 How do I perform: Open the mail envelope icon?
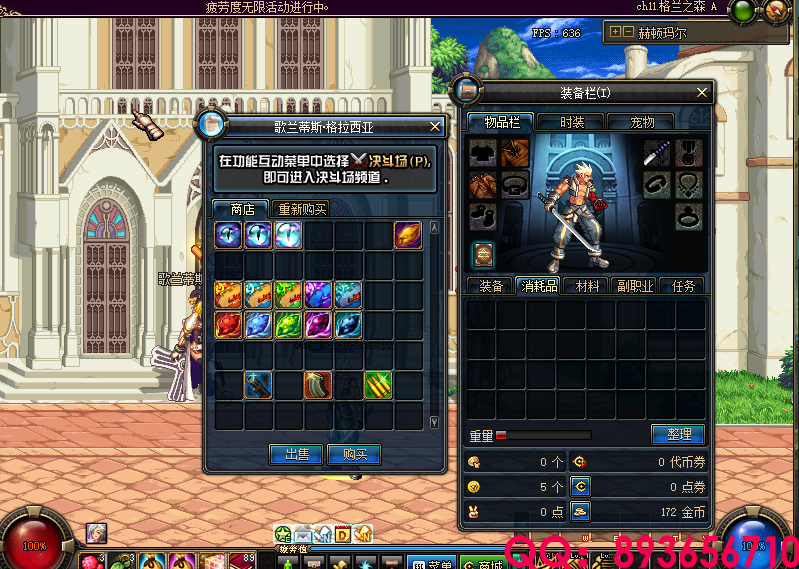point(303,534)
